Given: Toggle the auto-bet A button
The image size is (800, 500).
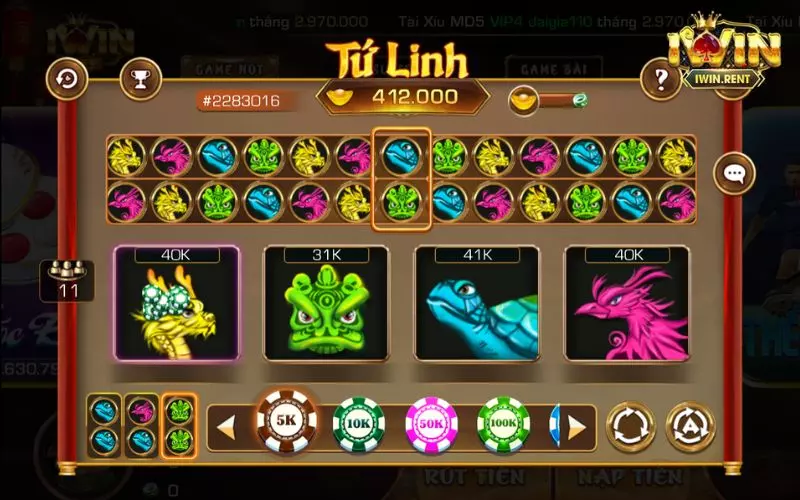Looking at the screenshot, I should (691, 425).
